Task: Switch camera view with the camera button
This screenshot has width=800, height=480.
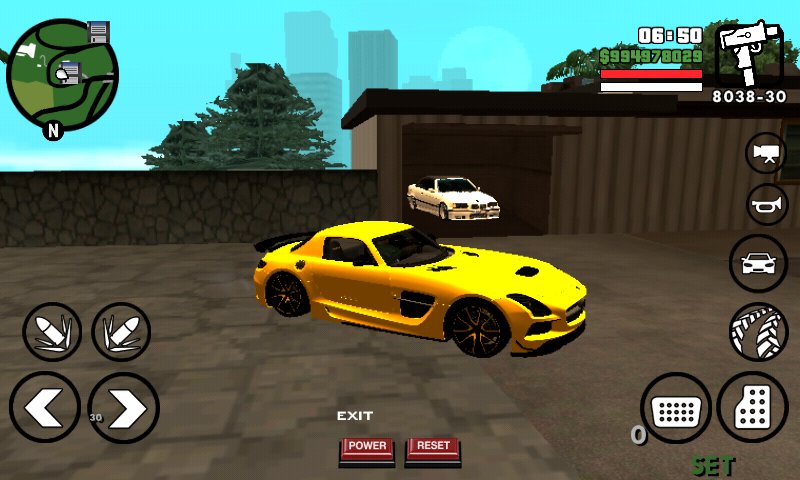Action: pyautogui.click(x=767, y=153)
